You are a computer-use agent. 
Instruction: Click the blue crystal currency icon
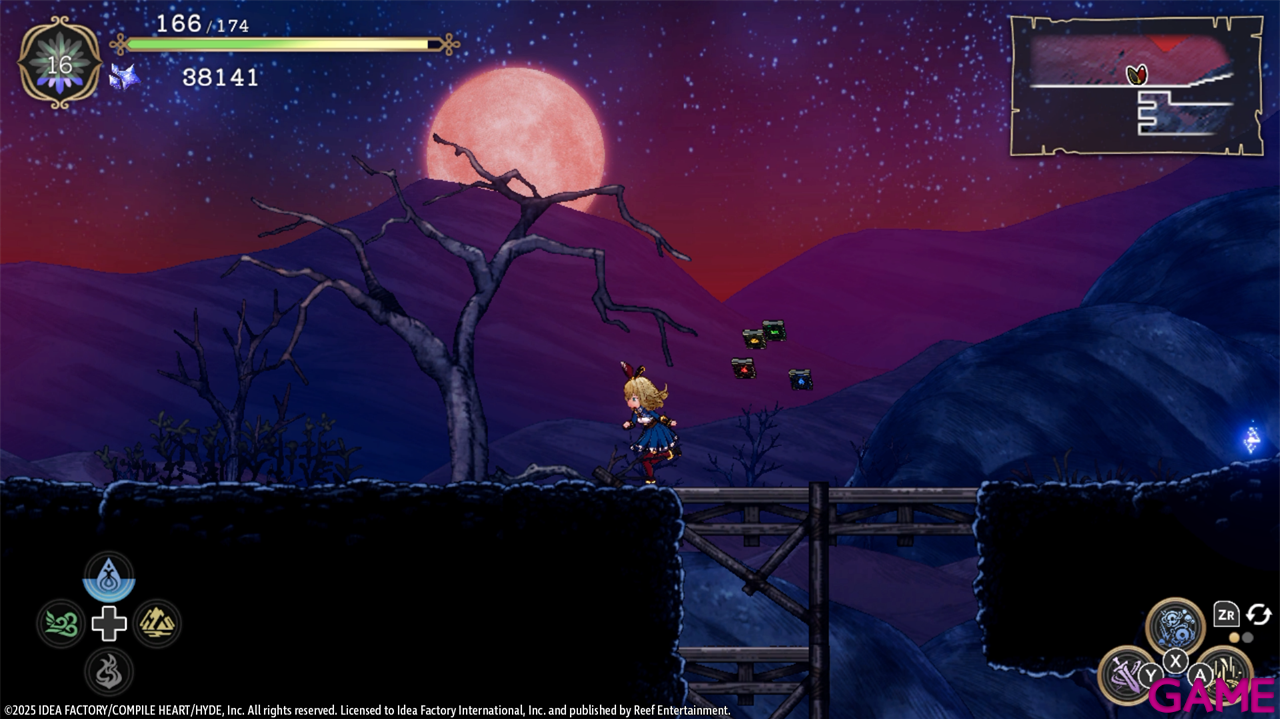click(x=124, y=77)
